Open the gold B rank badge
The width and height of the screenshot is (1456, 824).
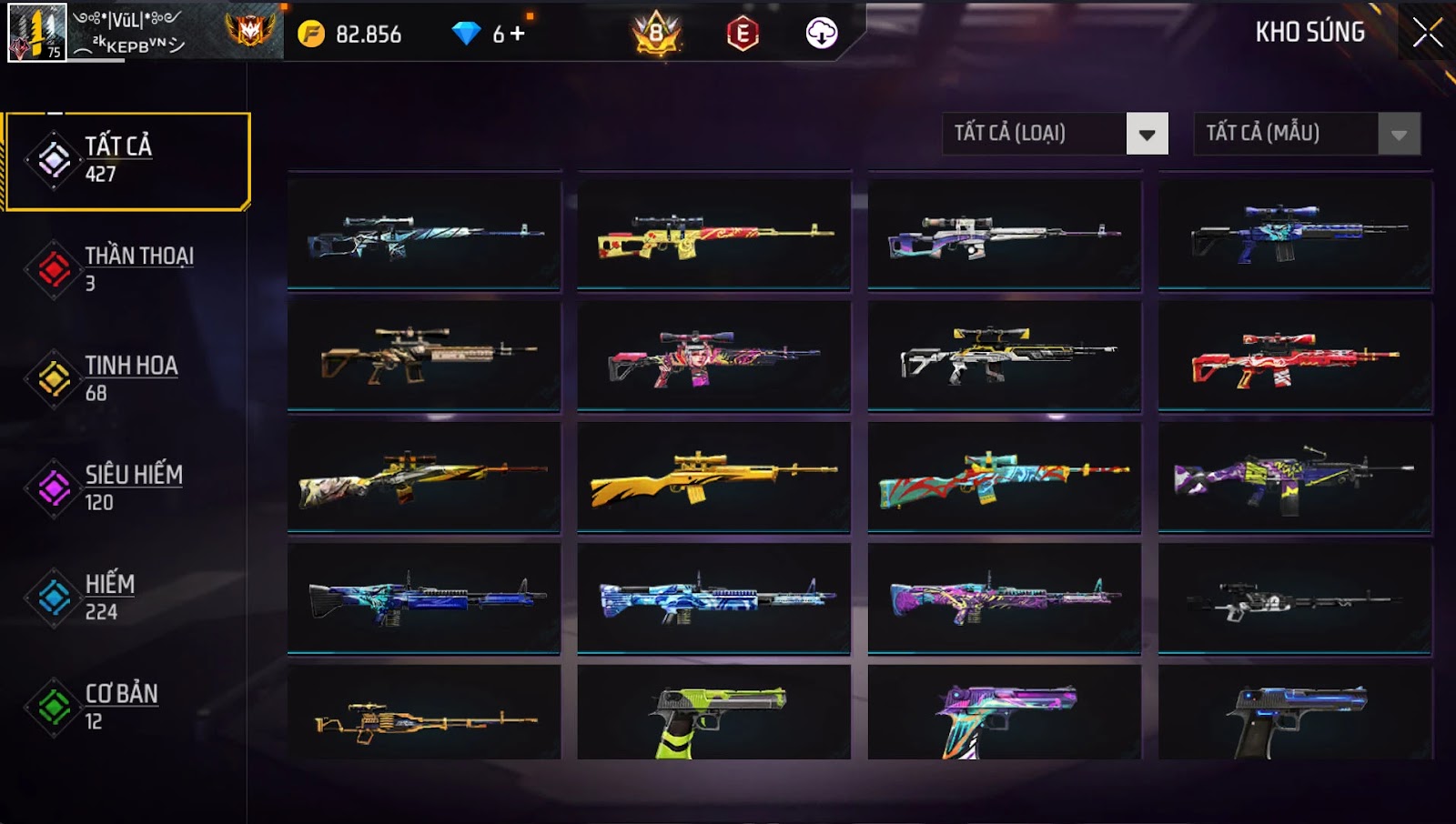(x=656, y=34)
